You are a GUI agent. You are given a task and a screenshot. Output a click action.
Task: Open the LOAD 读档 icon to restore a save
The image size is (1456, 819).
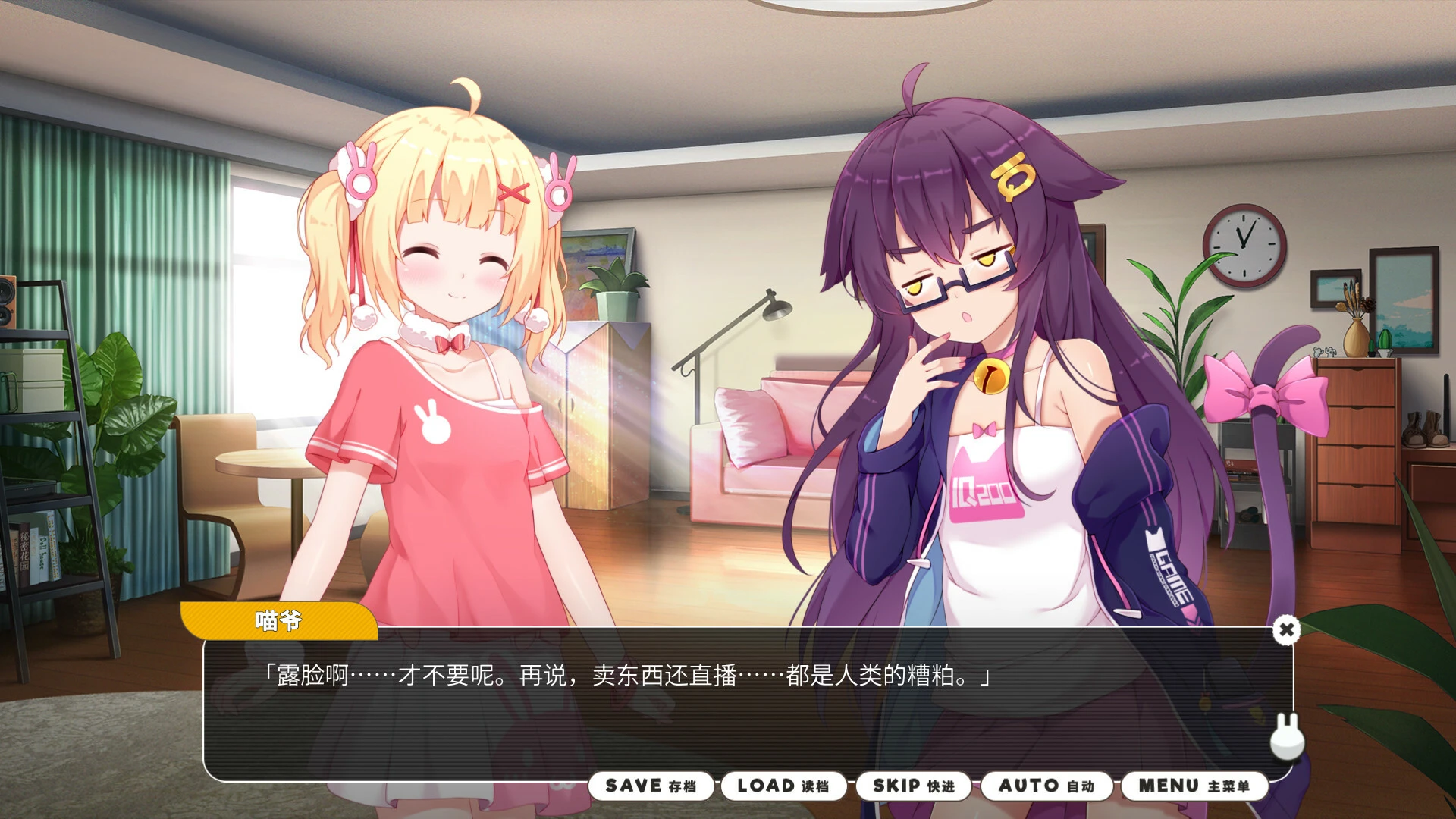[x=783, y=786]
